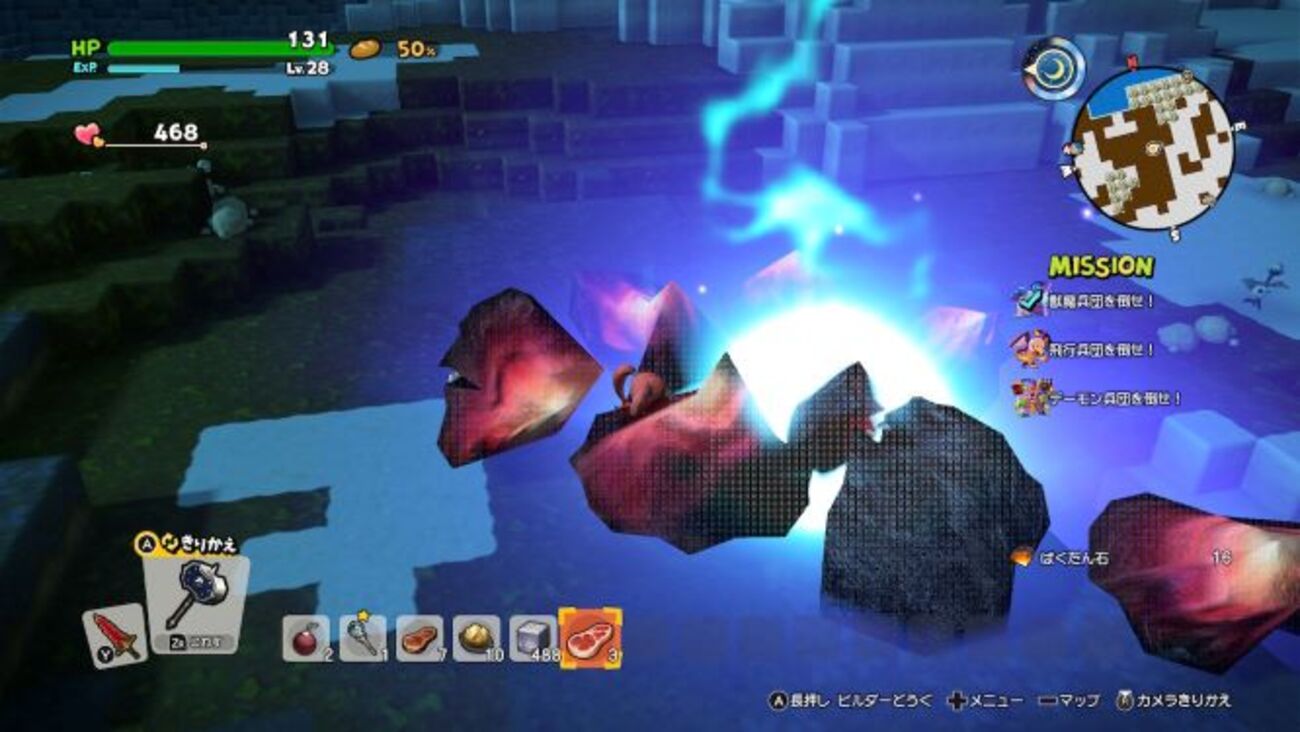Select the highlighted raw meat slot
The image size is (1300, 732).
[x=590, y=637]
